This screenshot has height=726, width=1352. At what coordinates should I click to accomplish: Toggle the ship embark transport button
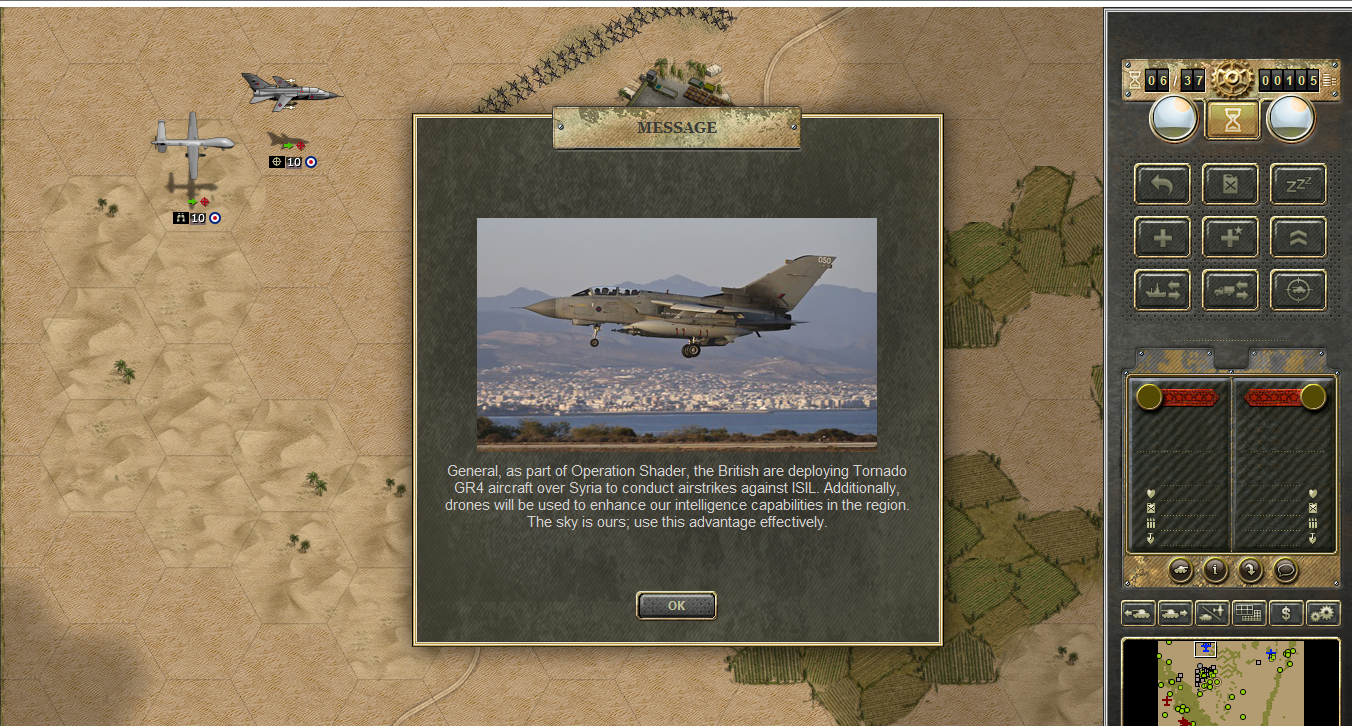pyautogui.click(x=1162, y=290)
